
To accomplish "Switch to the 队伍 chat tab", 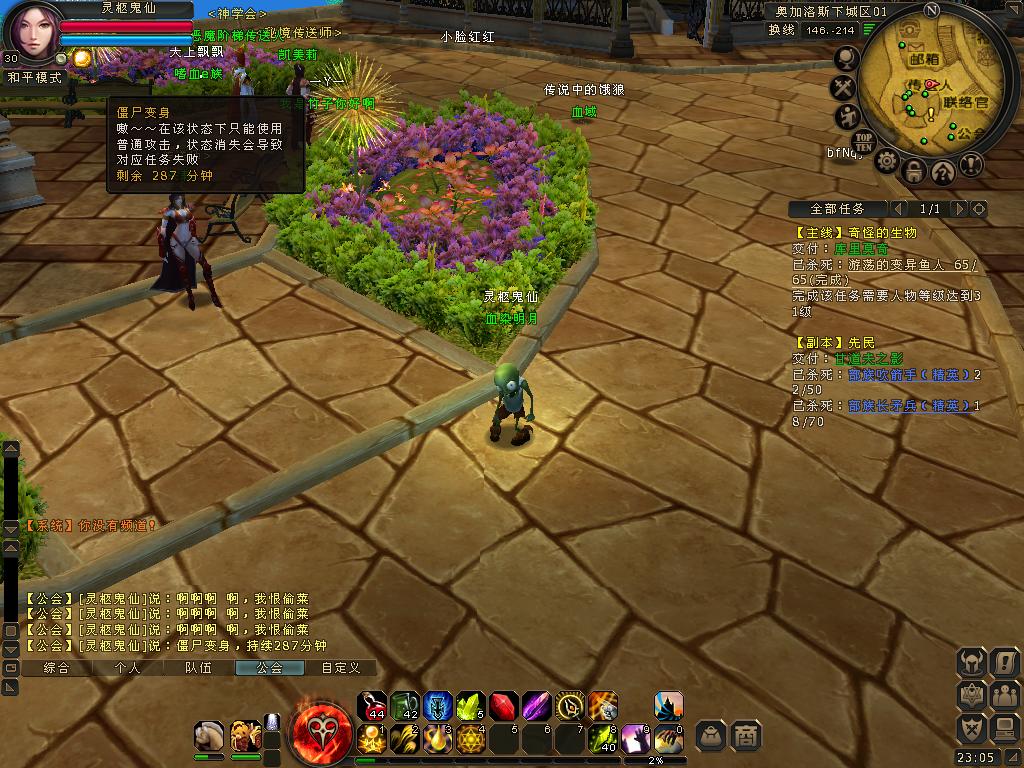I will coord(198,668).
